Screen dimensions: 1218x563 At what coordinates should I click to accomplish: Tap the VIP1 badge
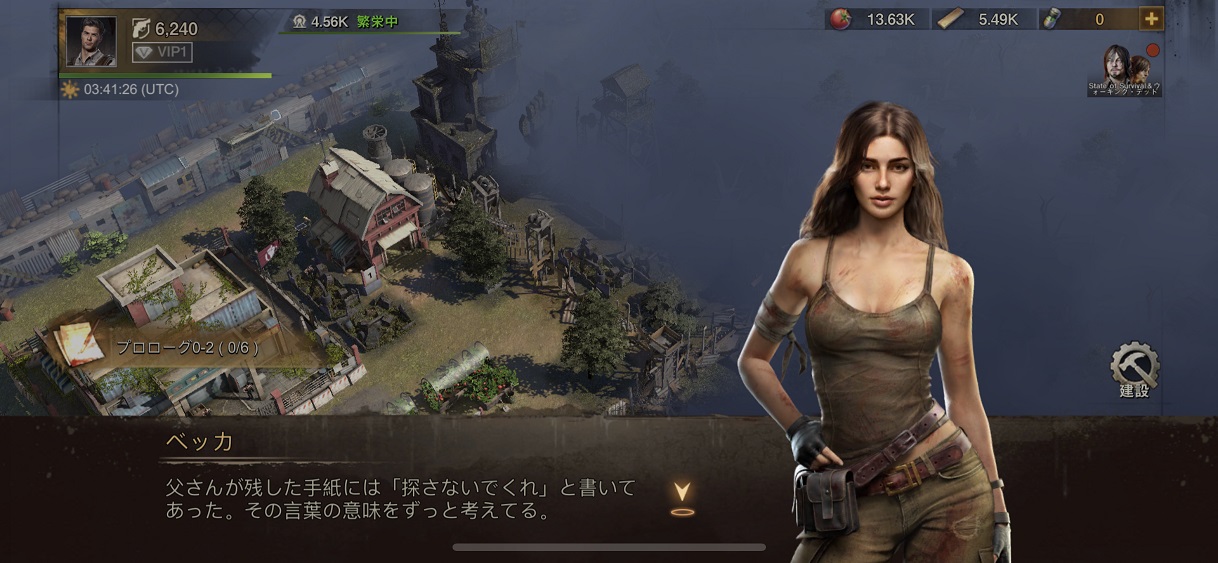162,52
